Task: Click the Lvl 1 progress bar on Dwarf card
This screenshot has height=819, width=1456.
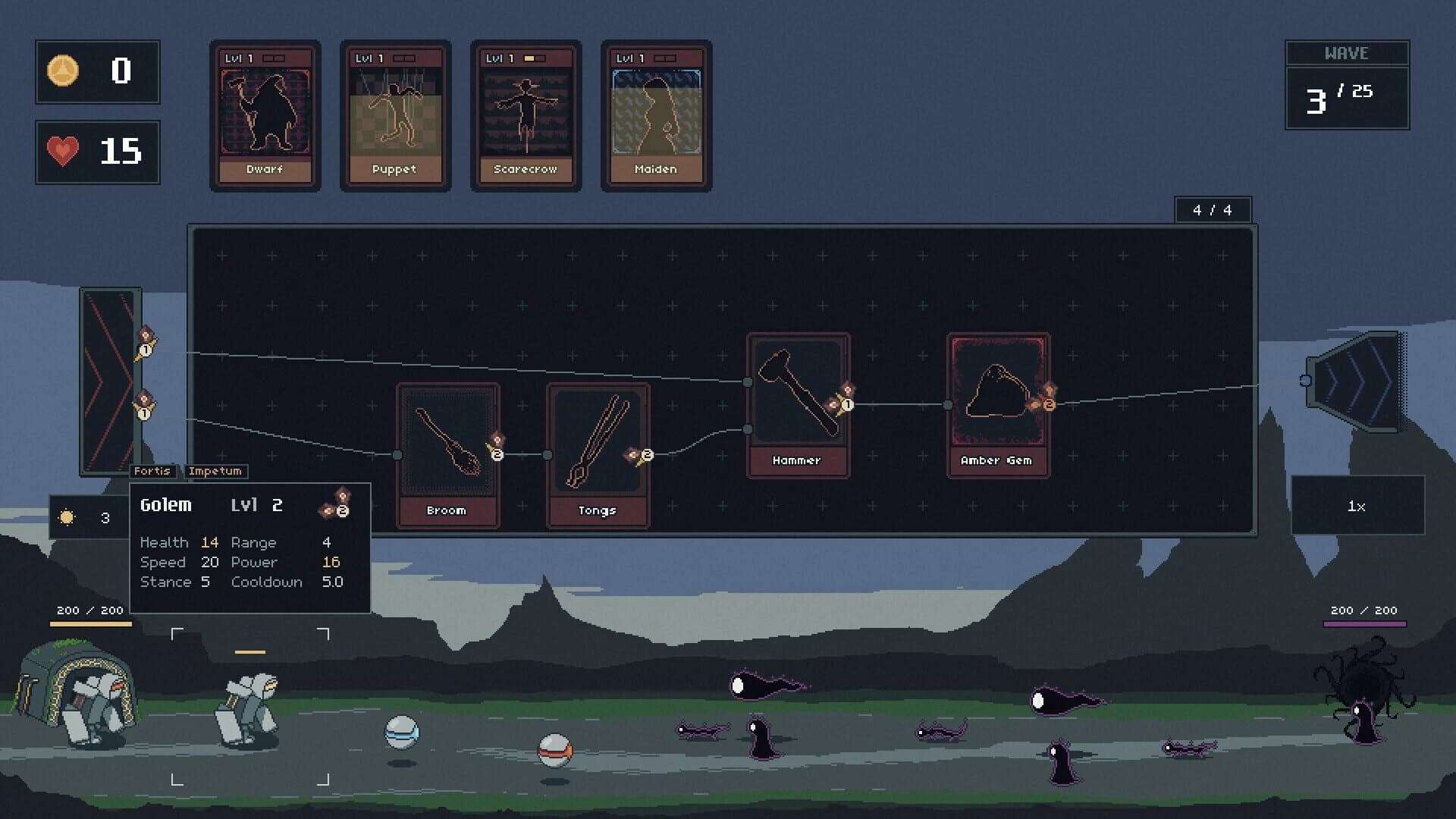Action: coord(275,56)
